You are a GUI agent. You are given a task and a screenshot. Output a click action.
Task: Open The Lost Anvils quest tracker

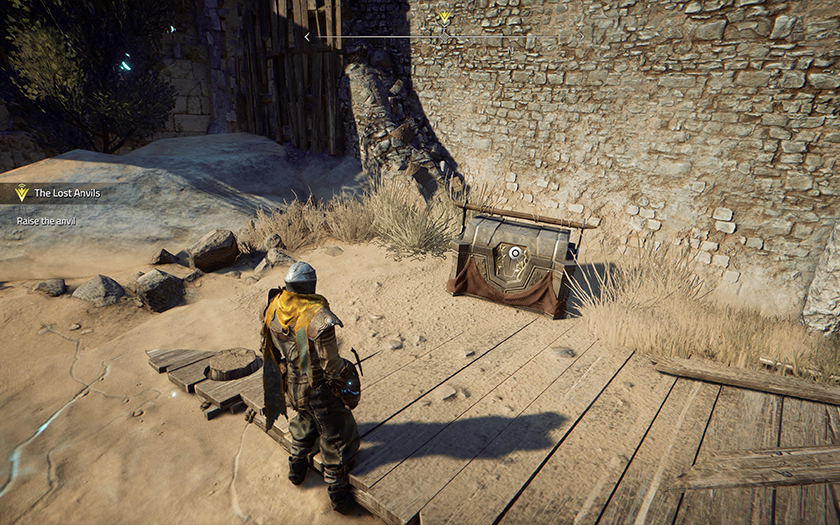coord(67,193)
